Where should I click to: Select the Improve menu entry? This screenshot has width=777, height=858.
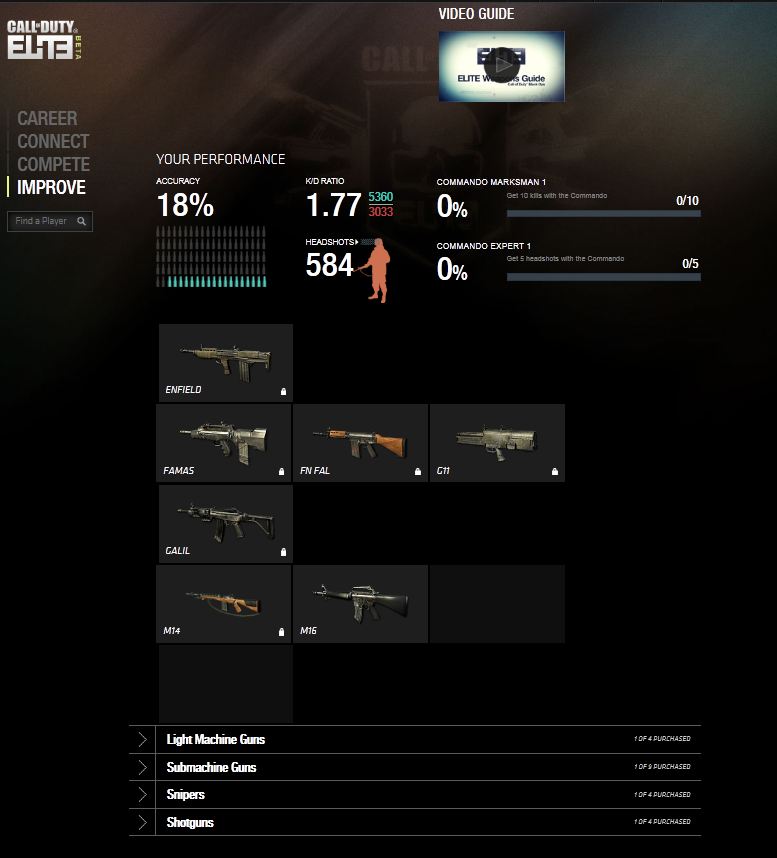tap(51, 188)
